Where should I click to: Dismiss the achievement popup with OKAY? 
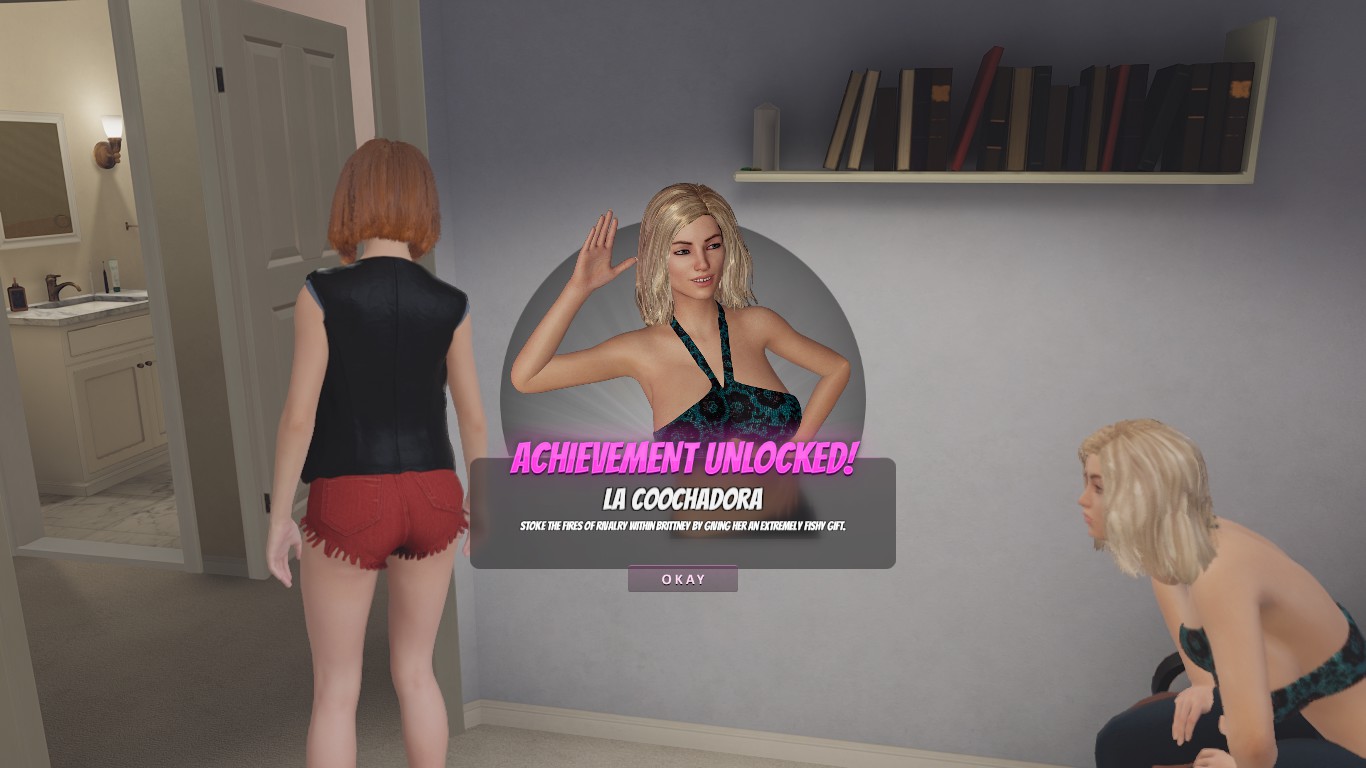(683, 579)
